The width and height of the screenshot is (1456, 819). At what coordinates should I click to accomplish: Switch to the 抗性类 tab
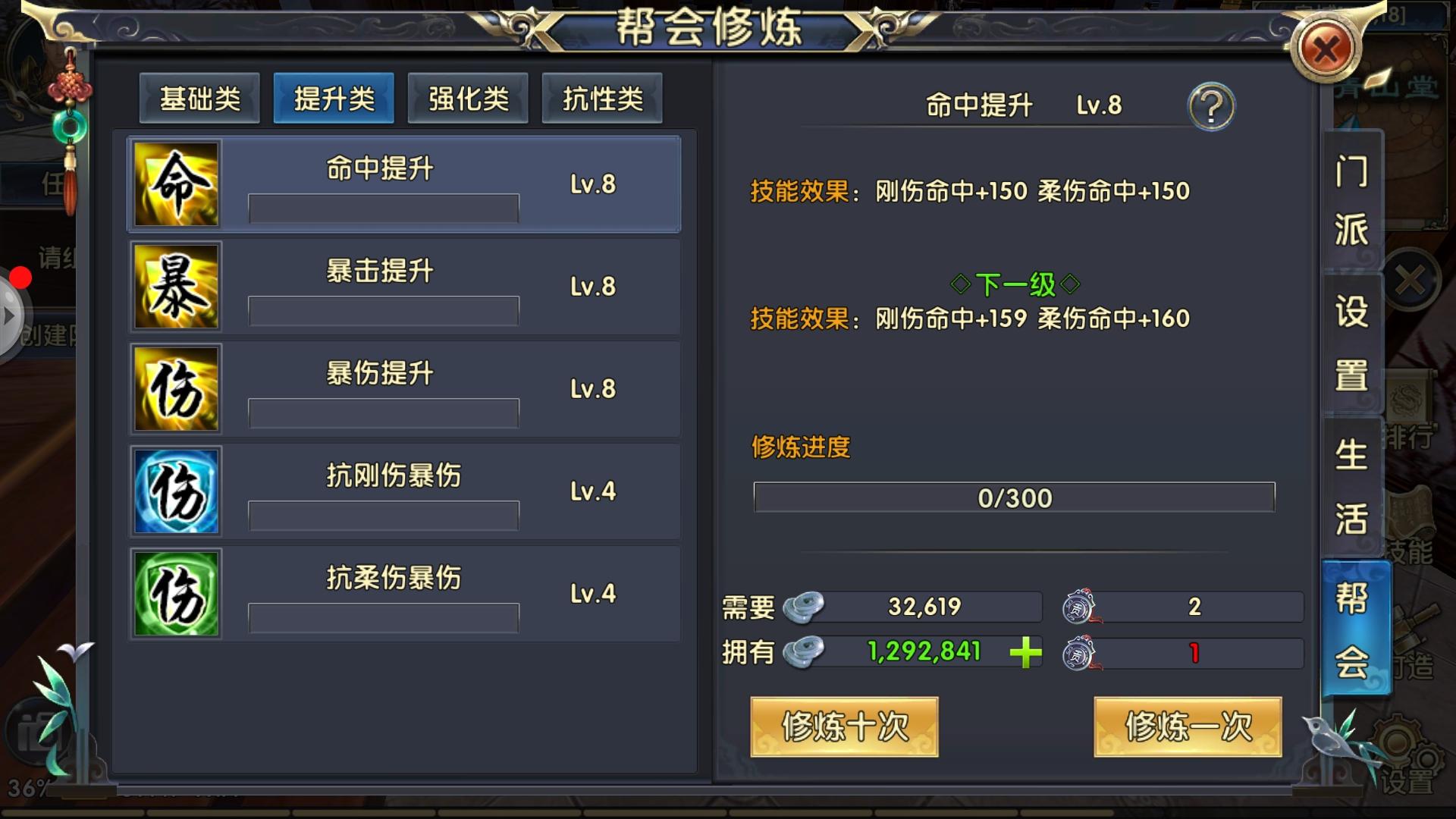[x=602, y=97]
